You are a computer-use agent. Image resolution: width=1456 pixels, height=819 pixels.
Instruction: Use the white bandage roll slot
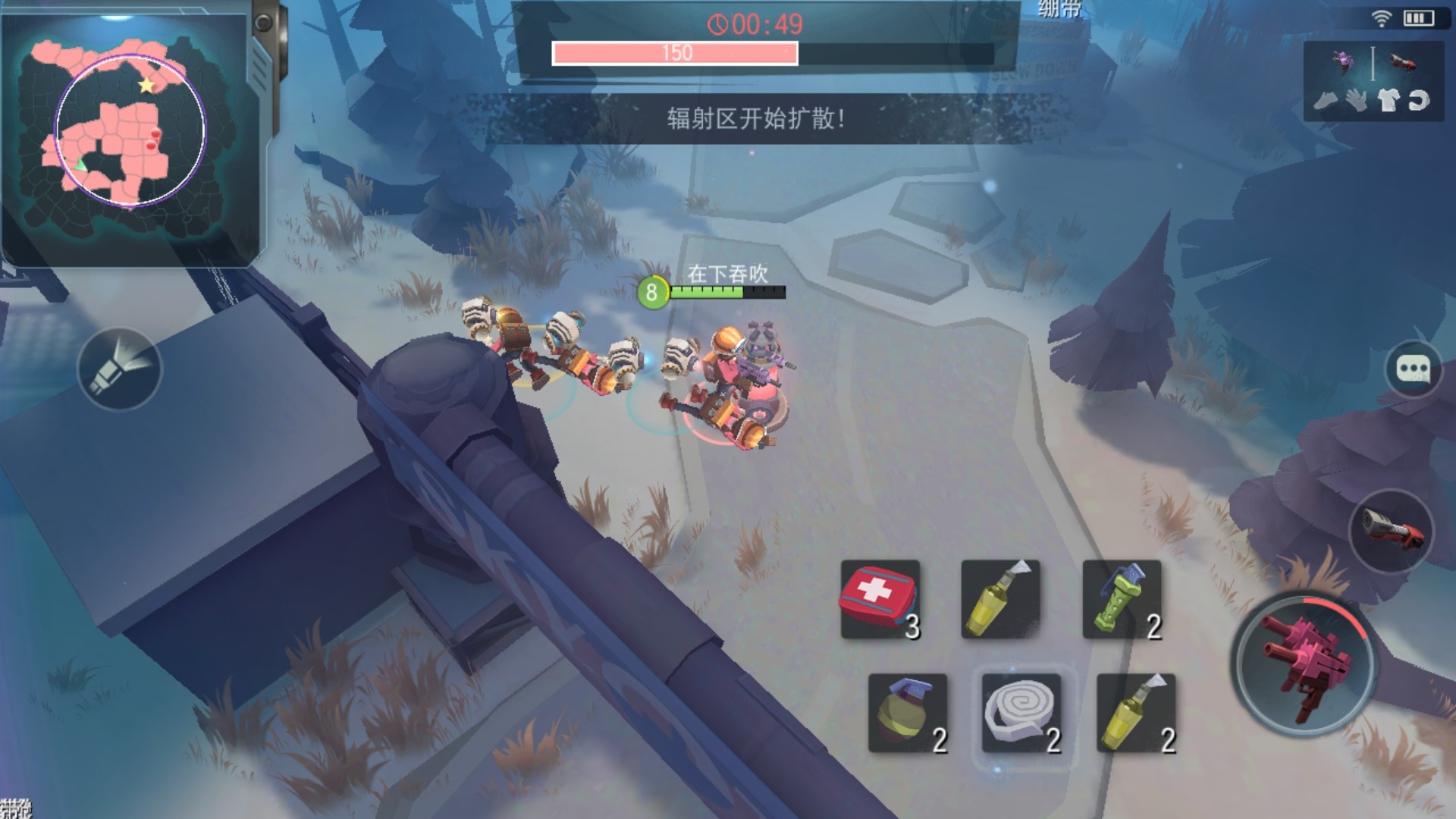coord(1021,713)
